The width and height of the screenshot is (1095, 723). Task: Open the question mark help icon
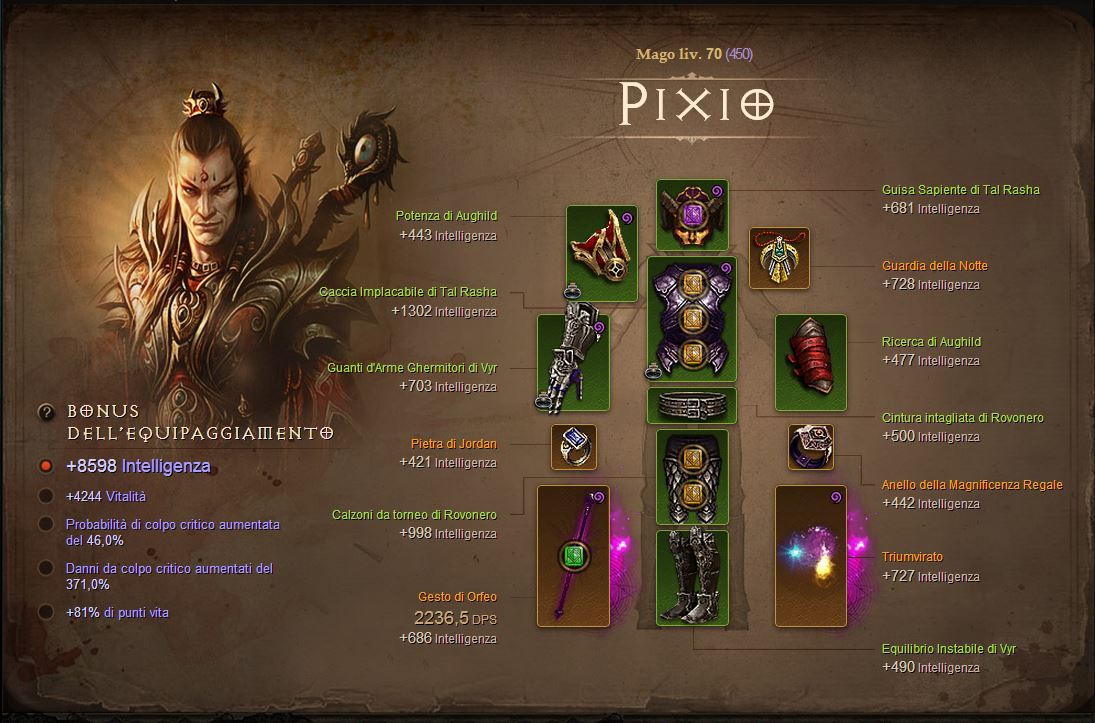(x=45, y=412)
